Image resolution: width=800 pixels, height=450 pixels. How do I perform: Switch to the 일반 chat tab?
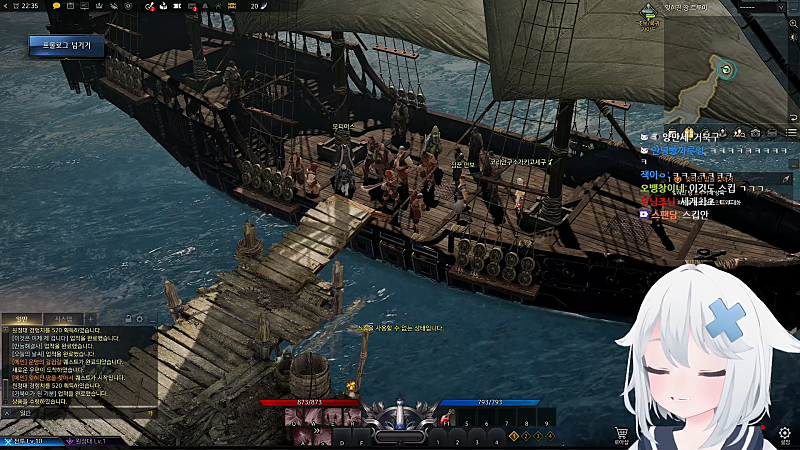(23, 318)
